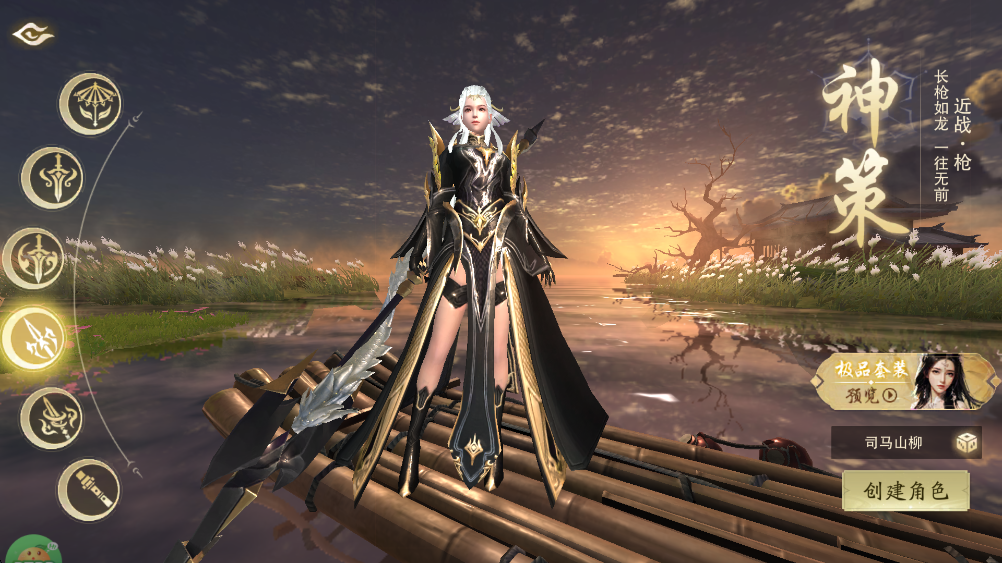Screen dimensions: 1002x563
Task: Go back using the top-left back icon
Action: point(32,34)
